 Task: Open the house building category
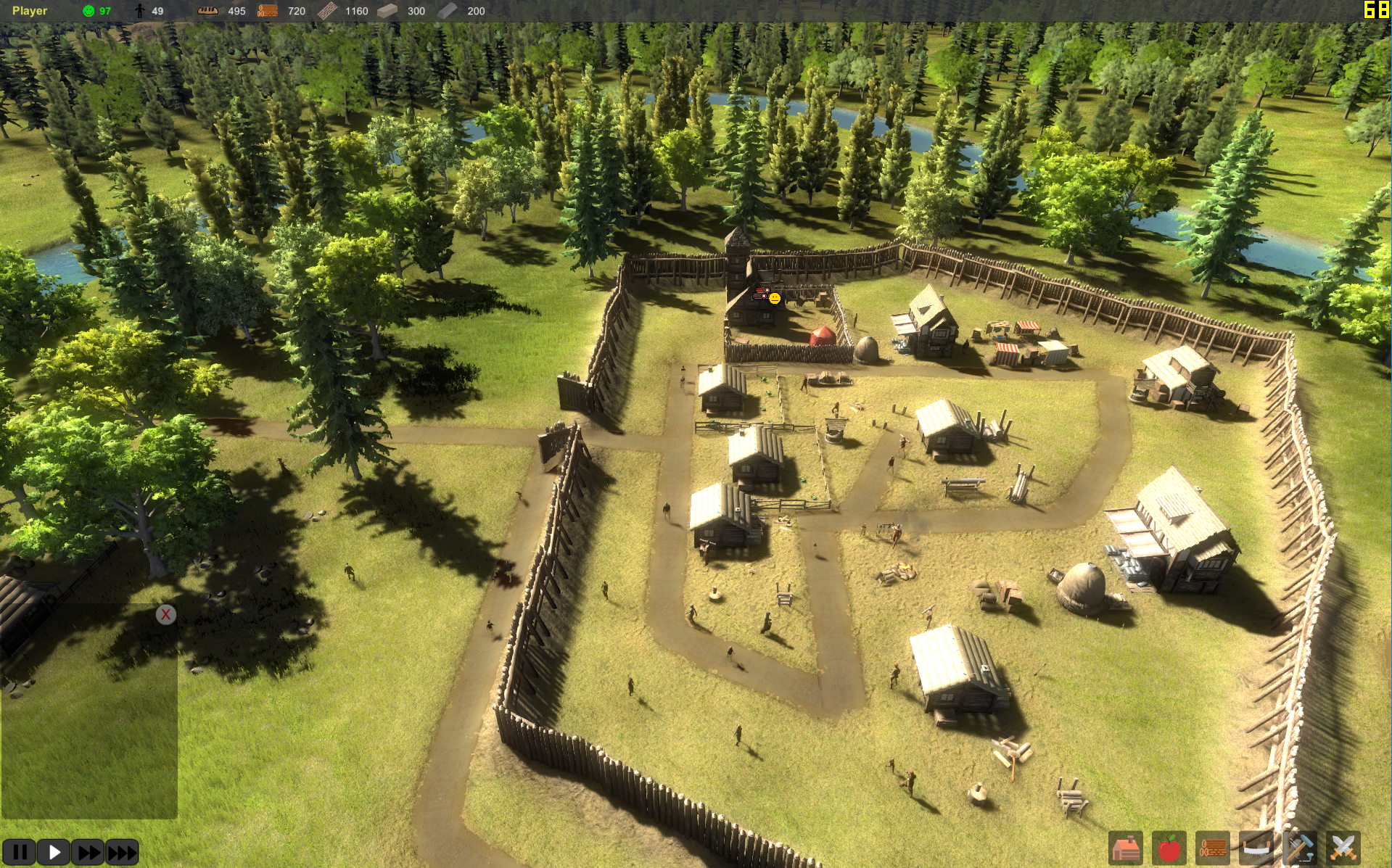coord(1126,848)
